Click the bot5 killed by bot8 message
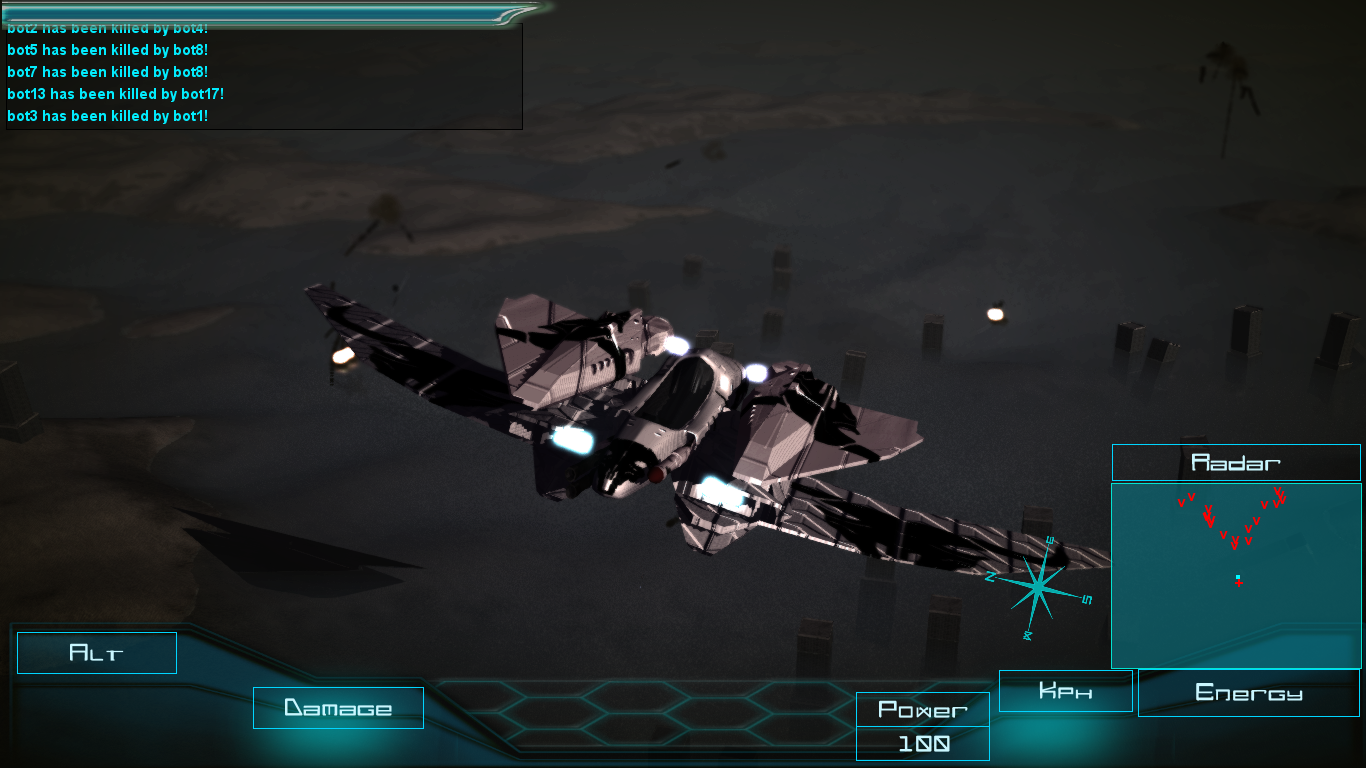The height and width of the screenshot is (768, 1366). [106, 49]
